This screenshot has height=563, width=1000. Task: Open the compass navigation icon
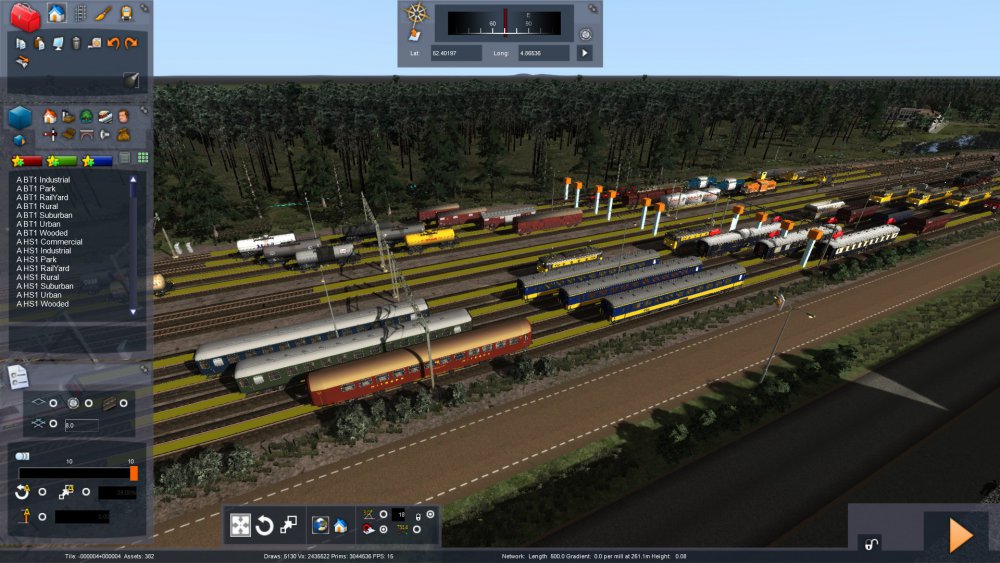point(416,14)
